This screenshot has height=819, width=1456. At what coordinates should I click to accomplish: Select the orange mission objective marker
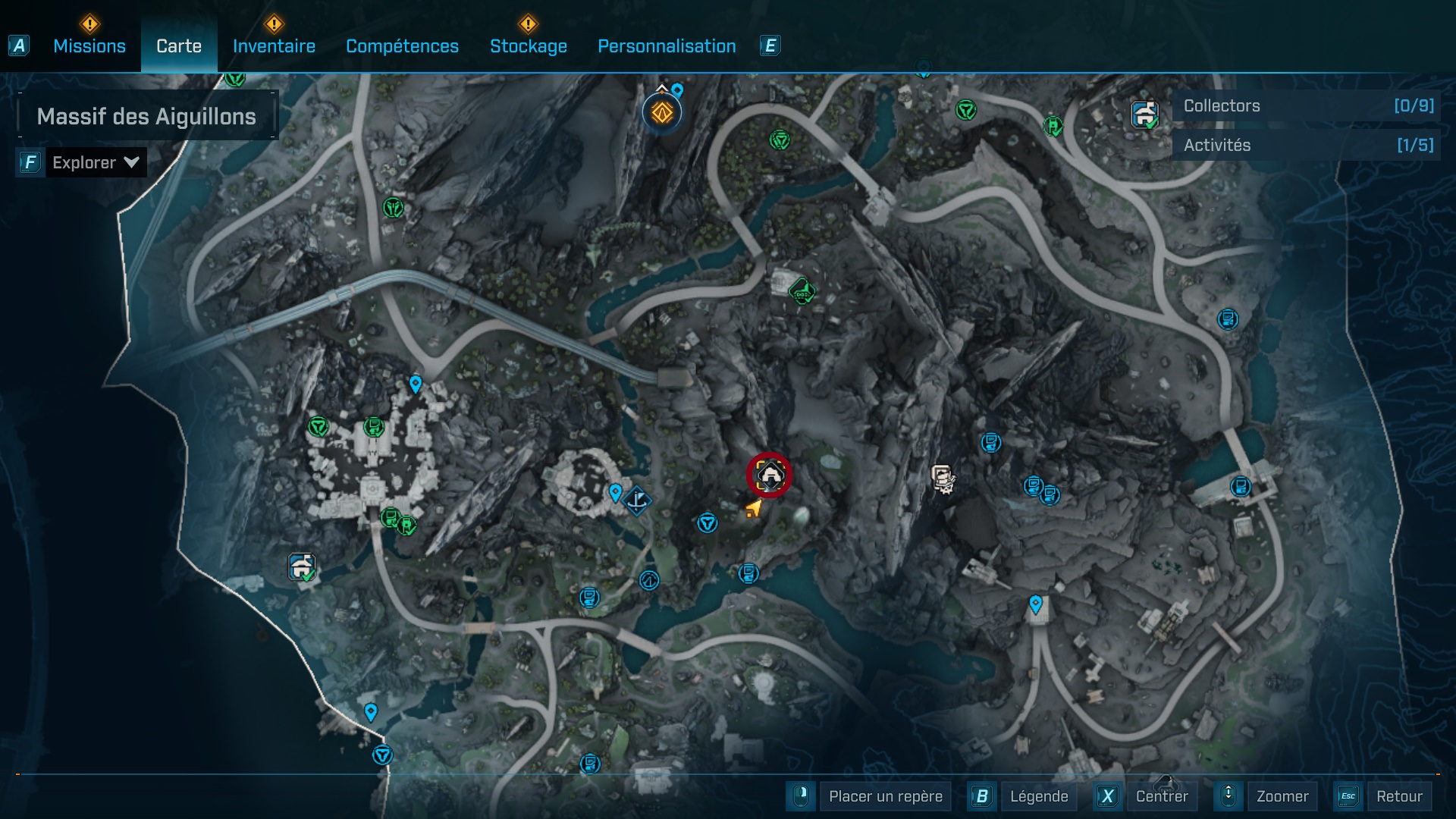point(662,113)
